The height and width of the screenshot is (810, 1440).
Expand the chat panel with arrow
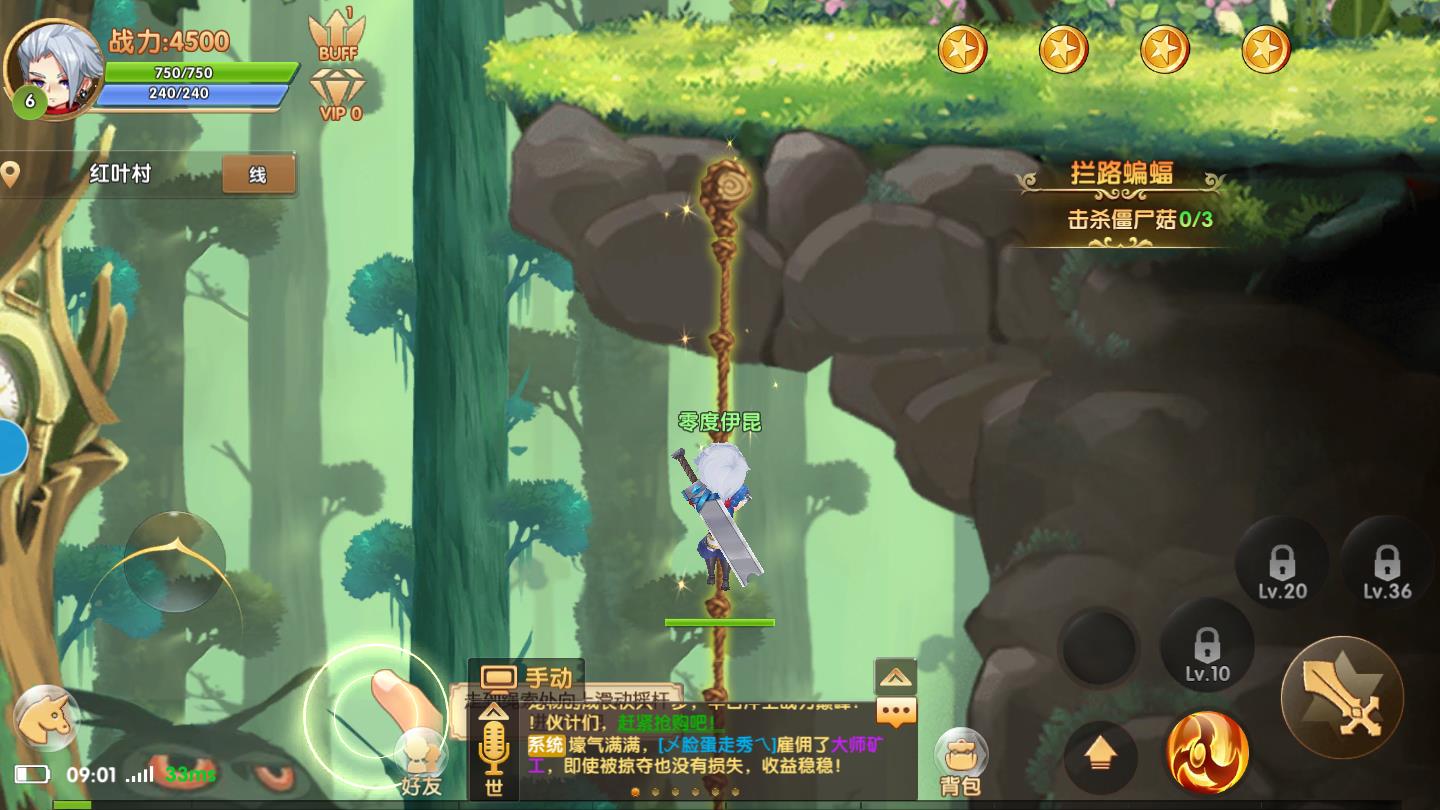[895, 677]
